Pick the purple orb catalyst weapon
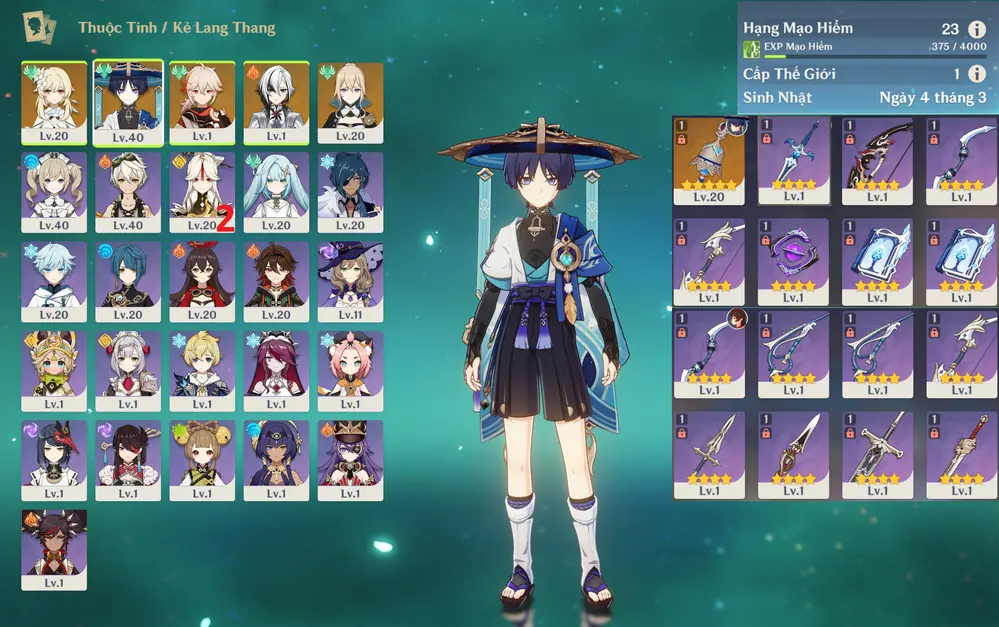This screenshot has width=999, height=627. tap(793, 256)
